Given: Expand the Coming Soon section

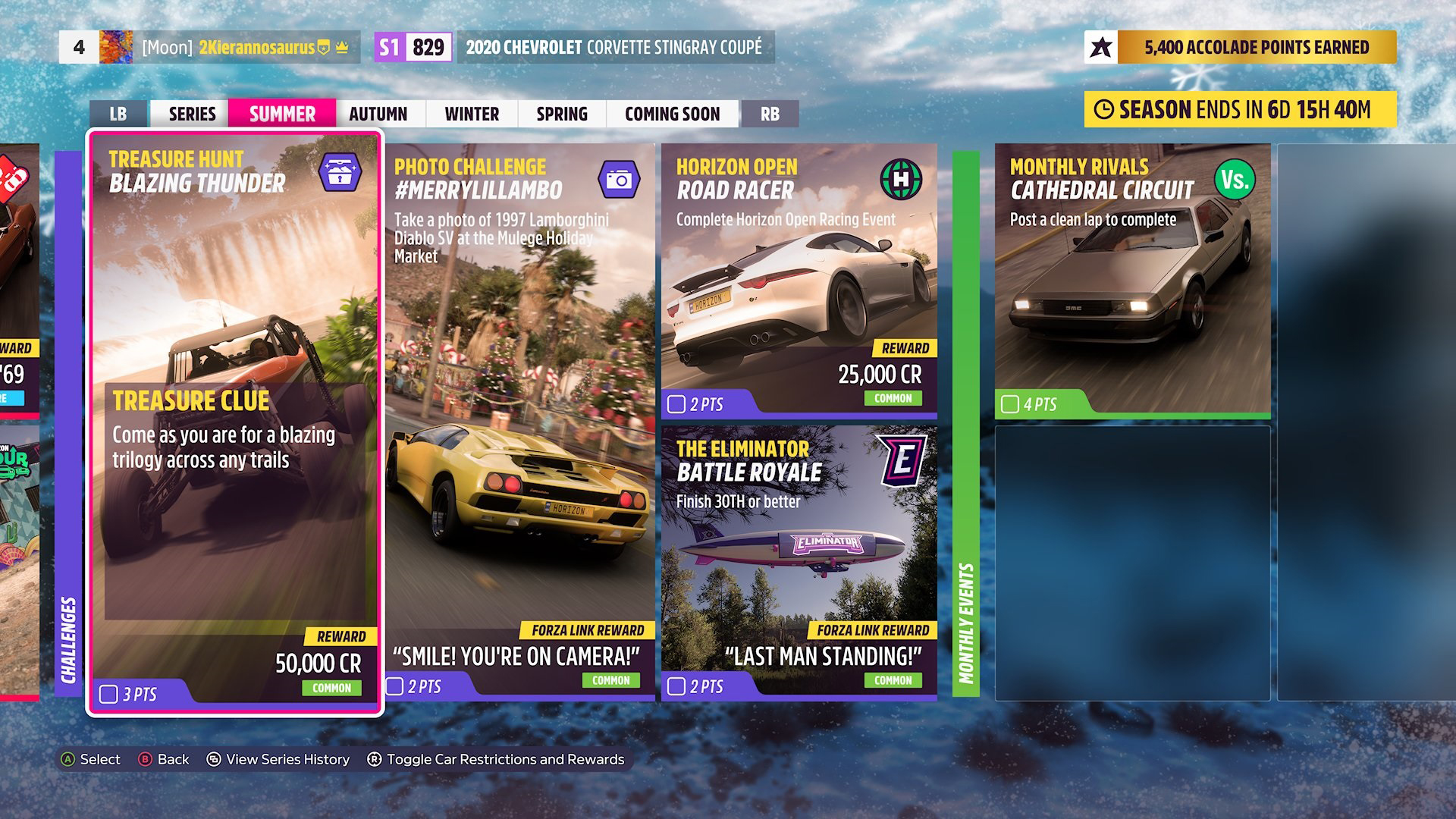Looking at the screenshot, I should pyautogui.click(x=672, y=114).
